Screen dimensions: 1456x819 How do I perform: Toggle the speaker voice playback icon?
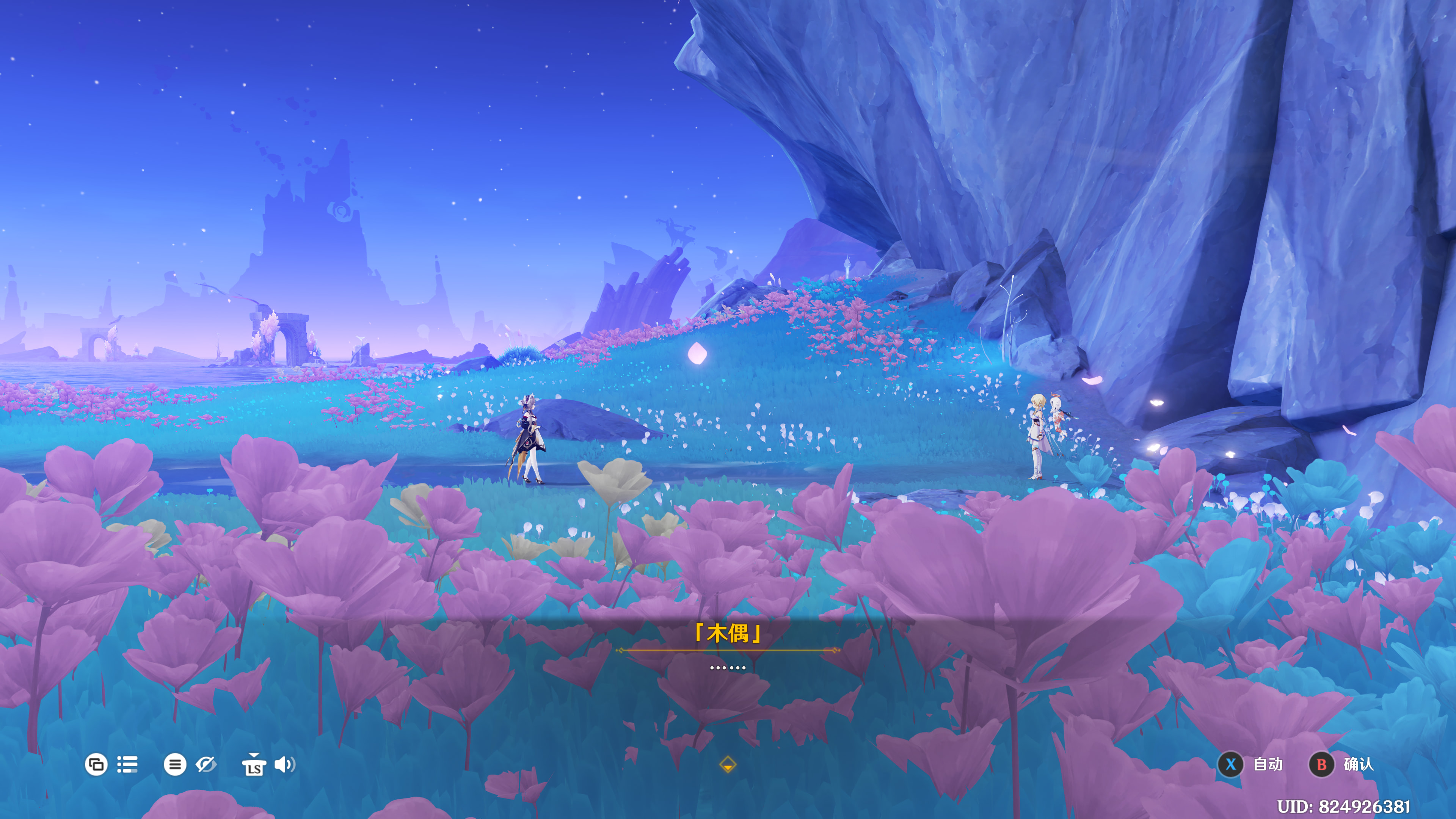click(x=284, y=765)
